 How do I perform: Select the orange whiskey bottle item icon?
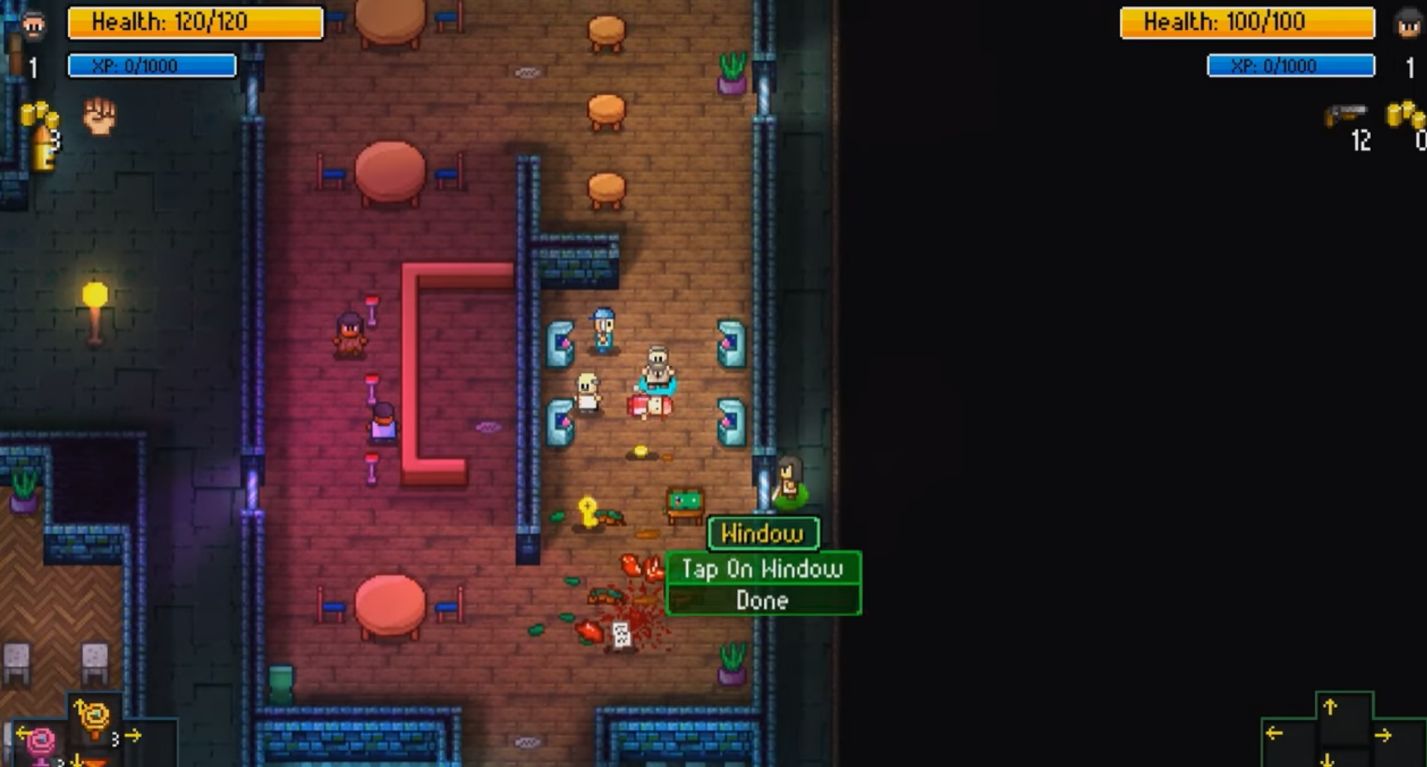(x=44, y=148)
